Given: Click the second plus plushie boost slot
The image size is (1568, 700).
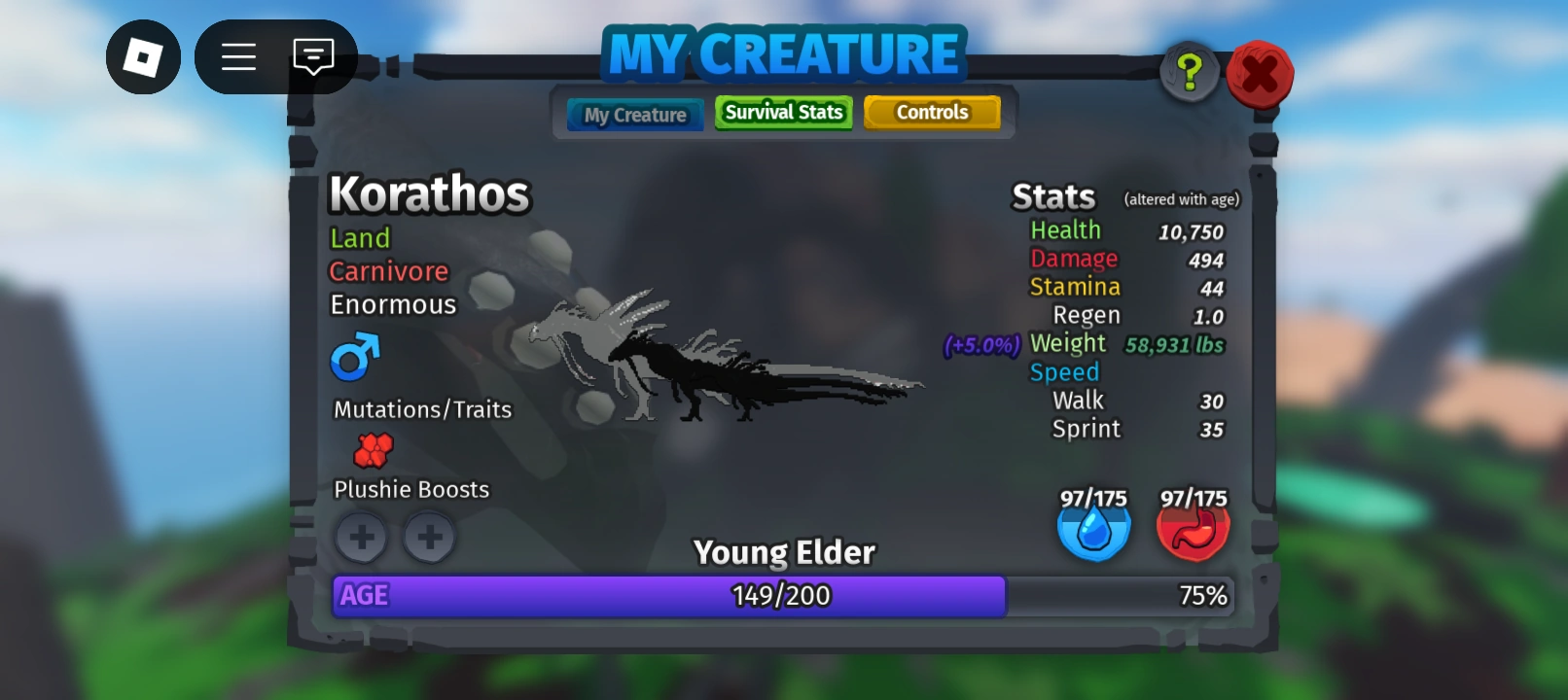Looking at the screenshot, I should pos(429,537).
